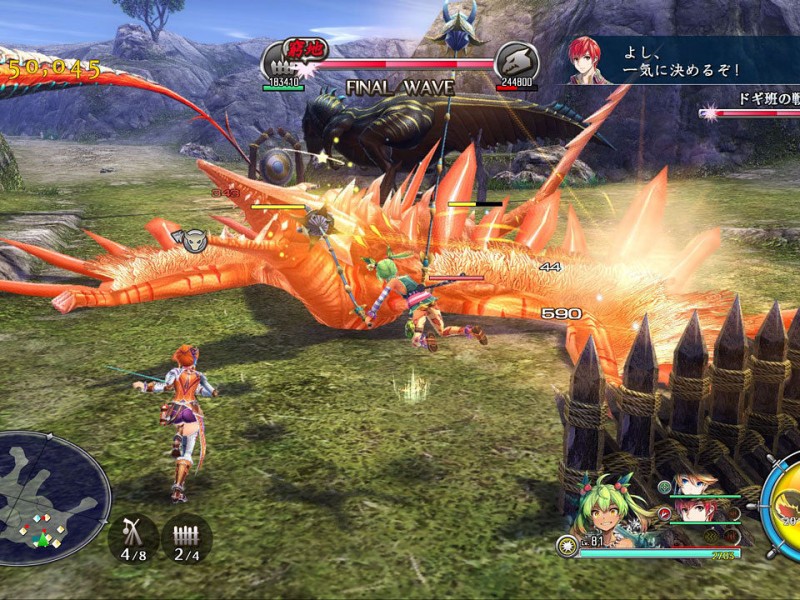
Task: Click the barricade base icon by wave bar
Action: click(x=283, y=61)
